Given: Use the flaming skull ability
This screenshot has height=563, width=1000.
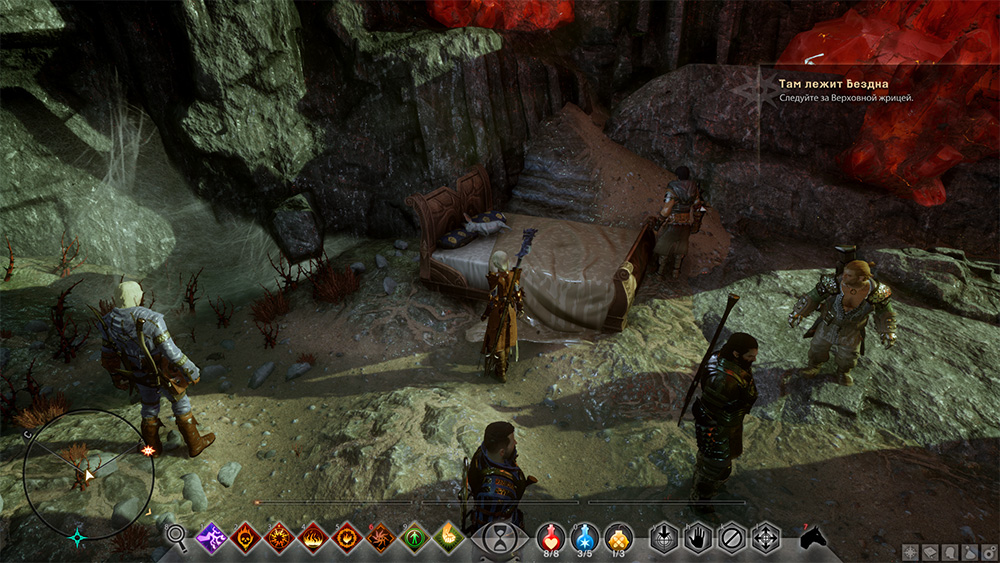Looking at the screenshot, I should (246, 538).
